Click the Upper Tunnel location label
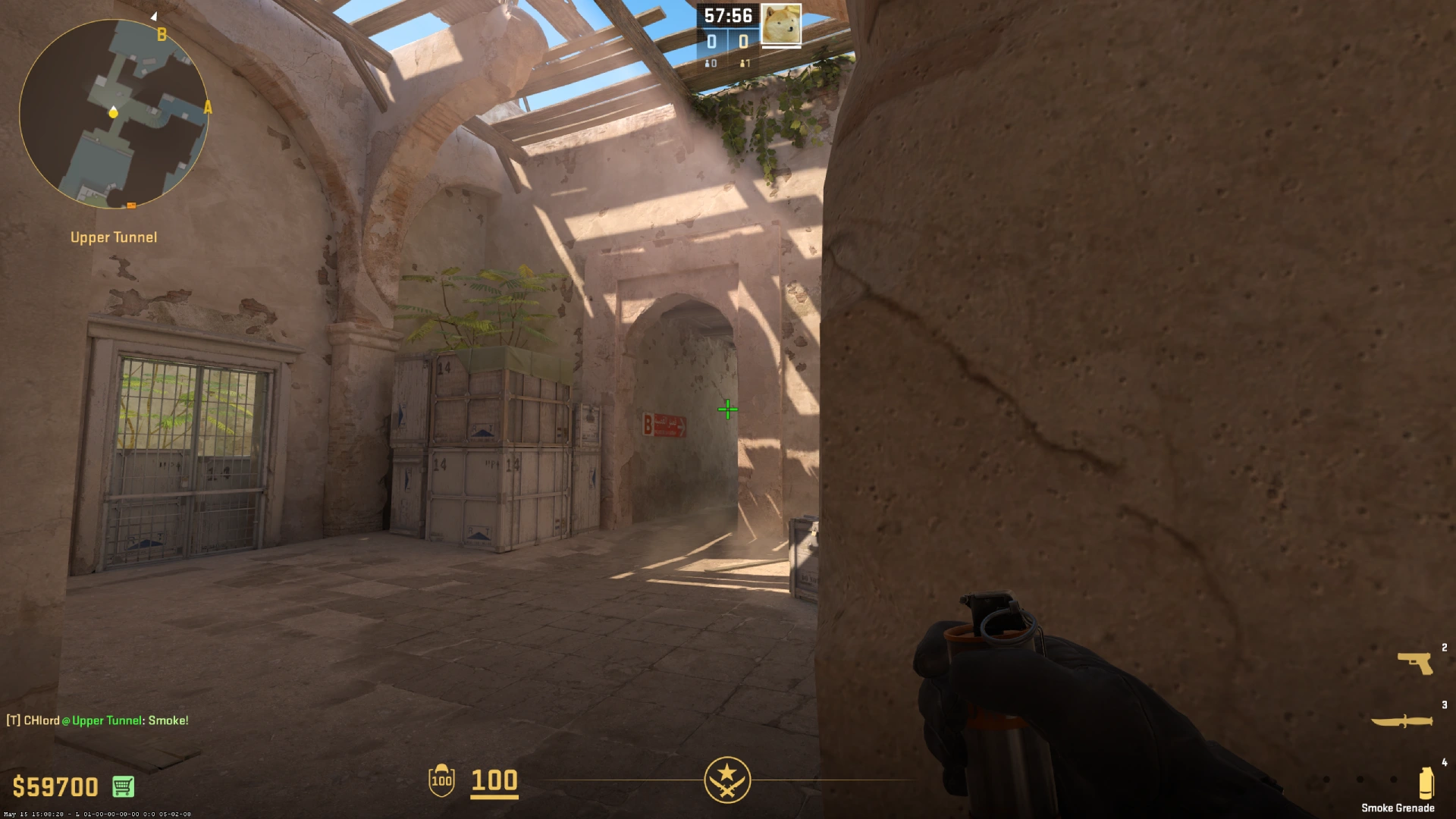 [112, 237]
